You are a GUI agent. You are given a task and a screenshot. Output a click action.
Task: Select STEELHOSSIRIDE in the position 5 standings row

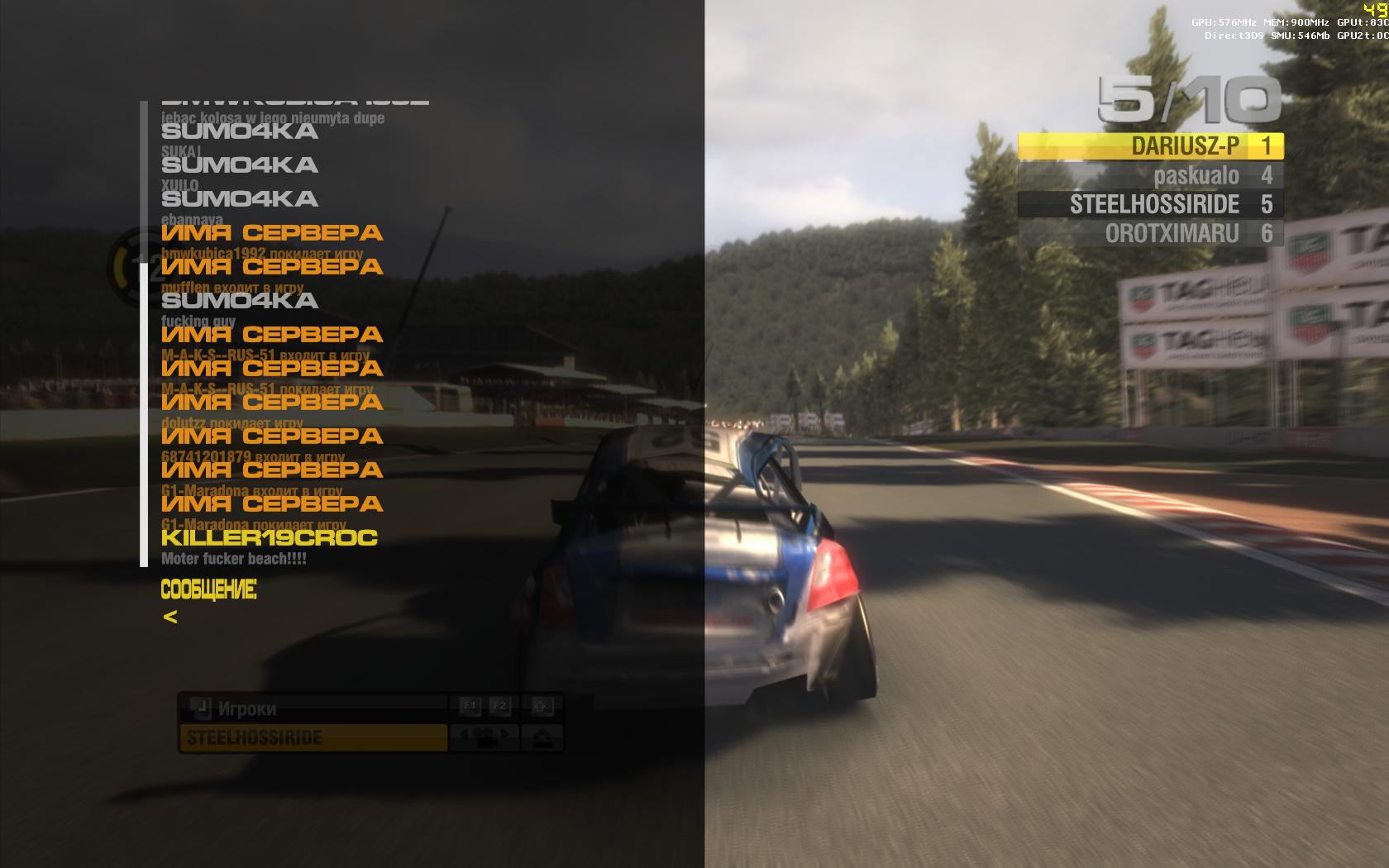1150,204
